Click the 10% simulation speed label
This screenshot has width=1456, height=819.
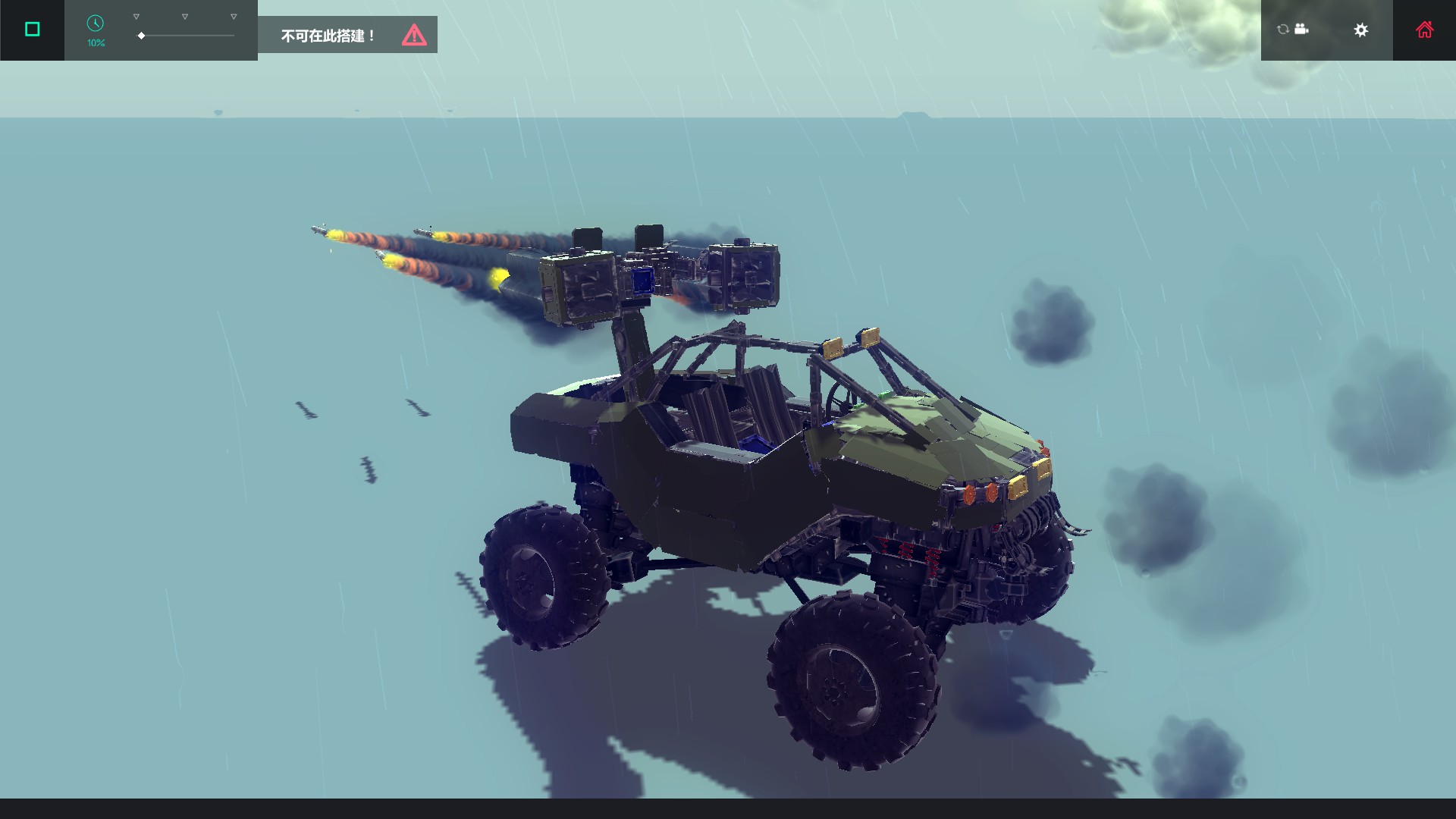tap(95, 42)
